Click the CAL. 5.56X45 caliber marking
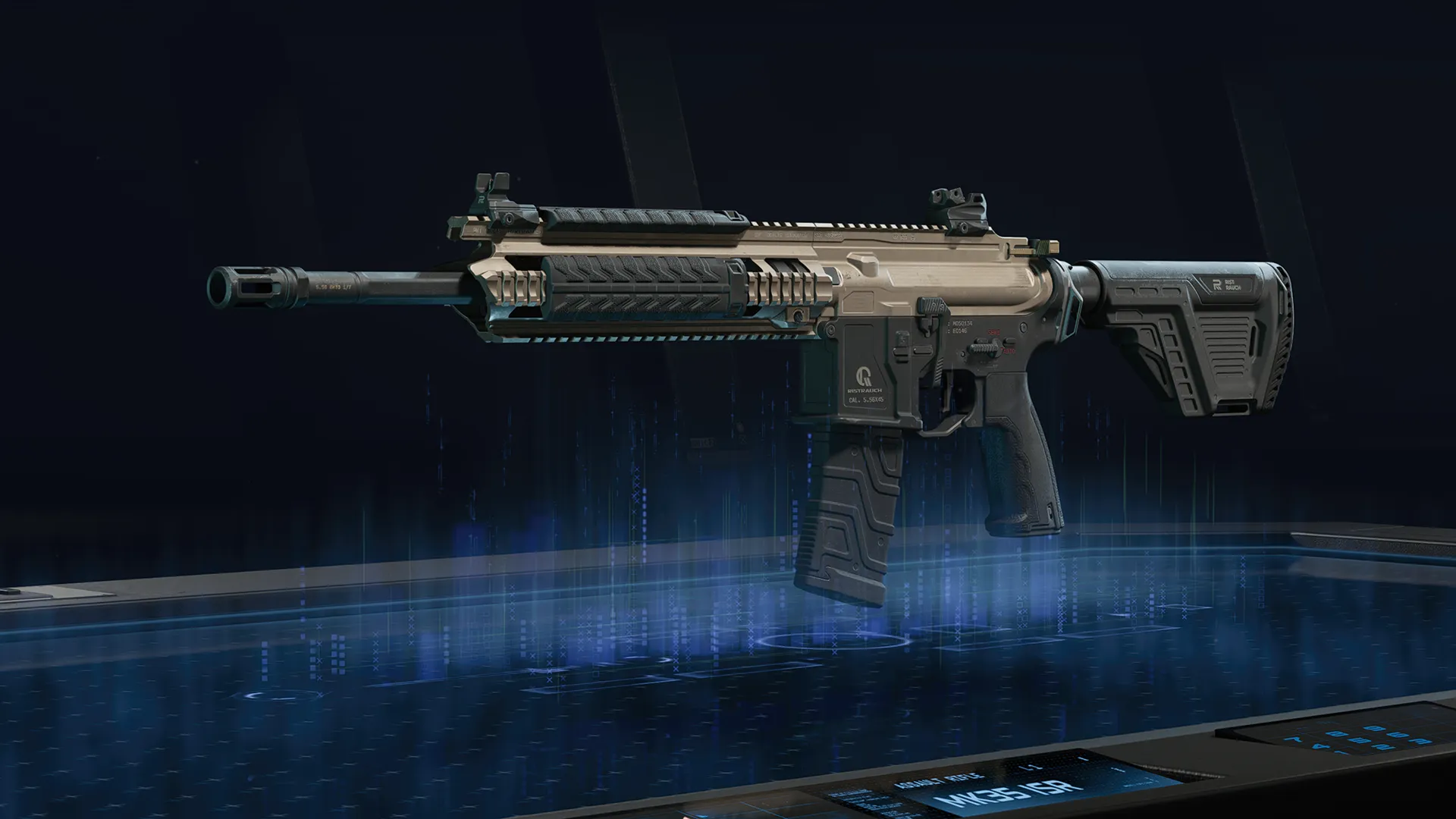The image size is (1456, 819). point(866,400)
